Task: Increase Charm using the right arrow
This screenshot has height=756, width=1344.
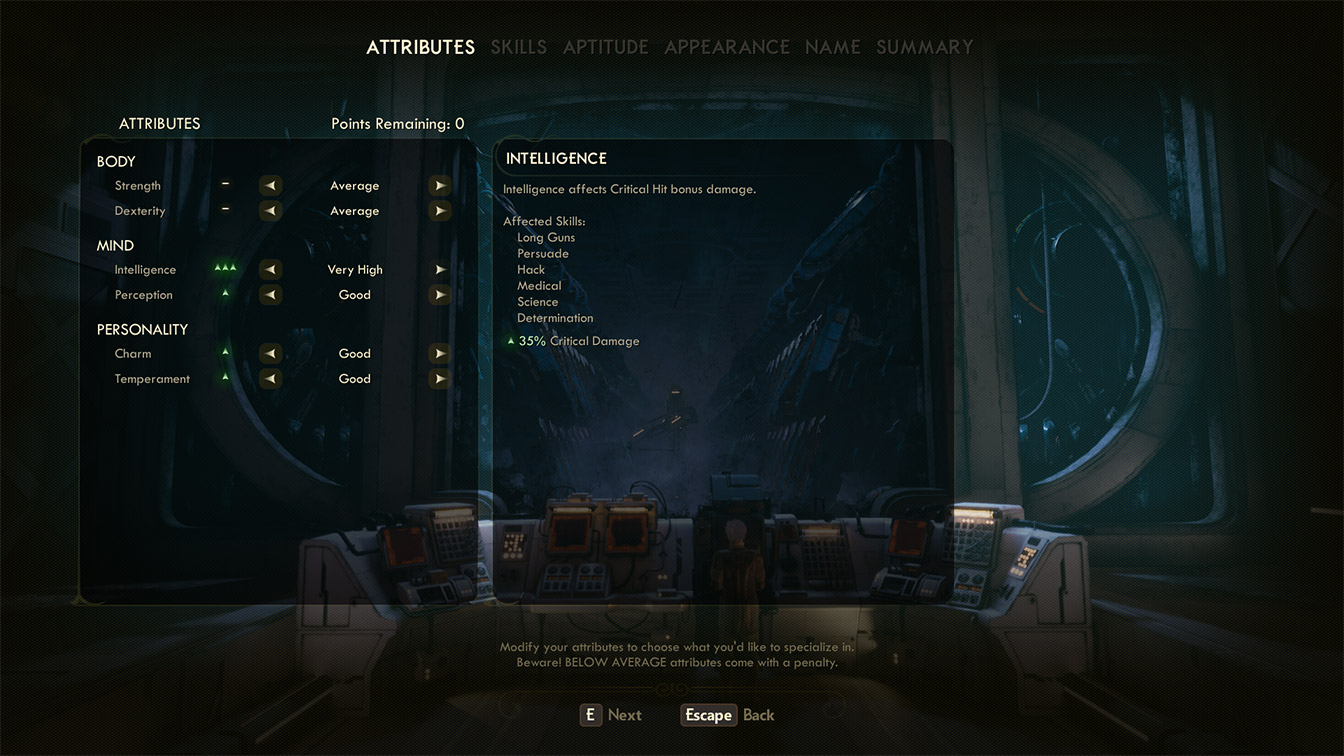Action: [439, 354]
